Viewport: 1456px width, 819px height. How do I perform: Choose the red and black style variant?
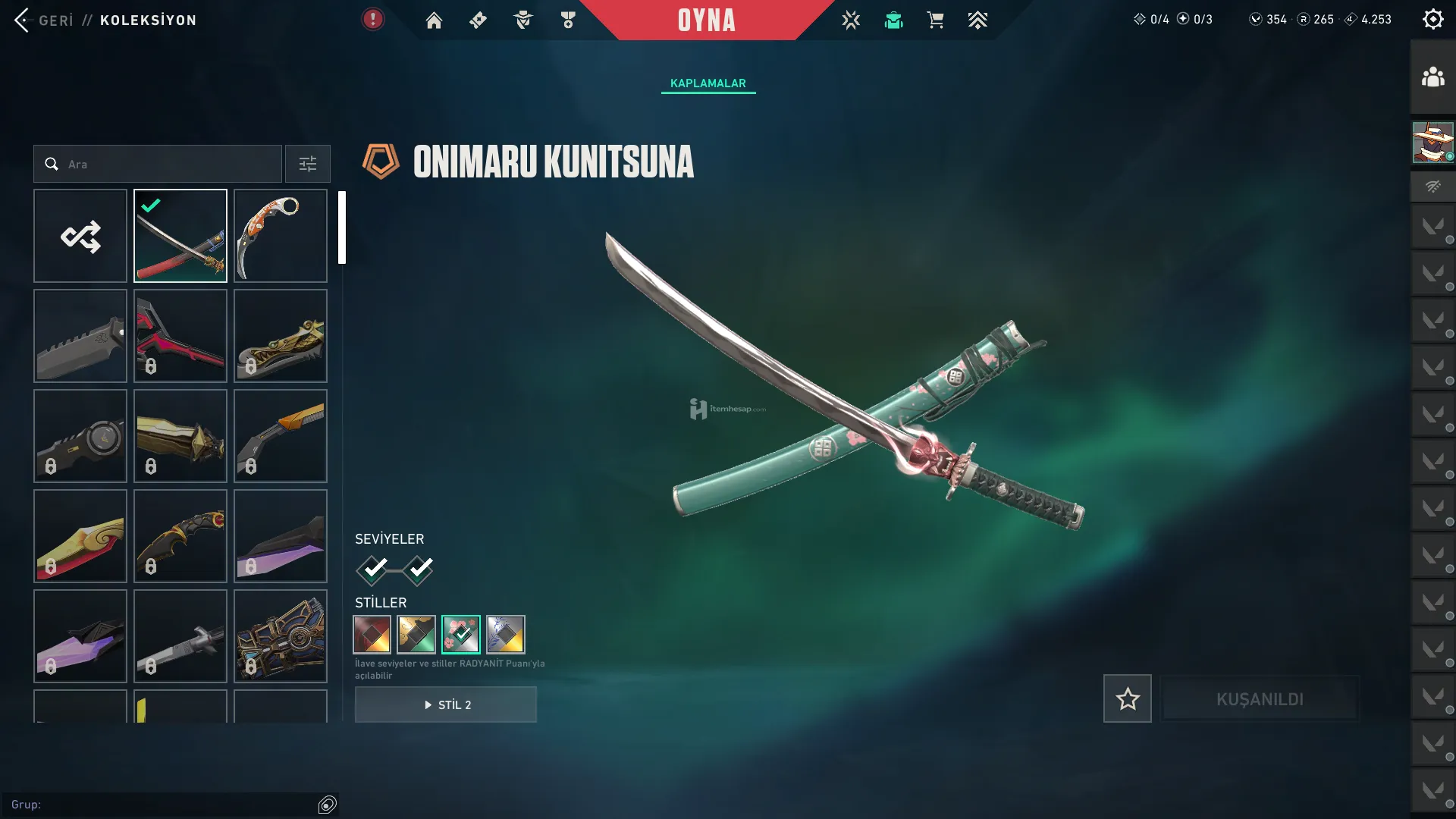(372, 635)
